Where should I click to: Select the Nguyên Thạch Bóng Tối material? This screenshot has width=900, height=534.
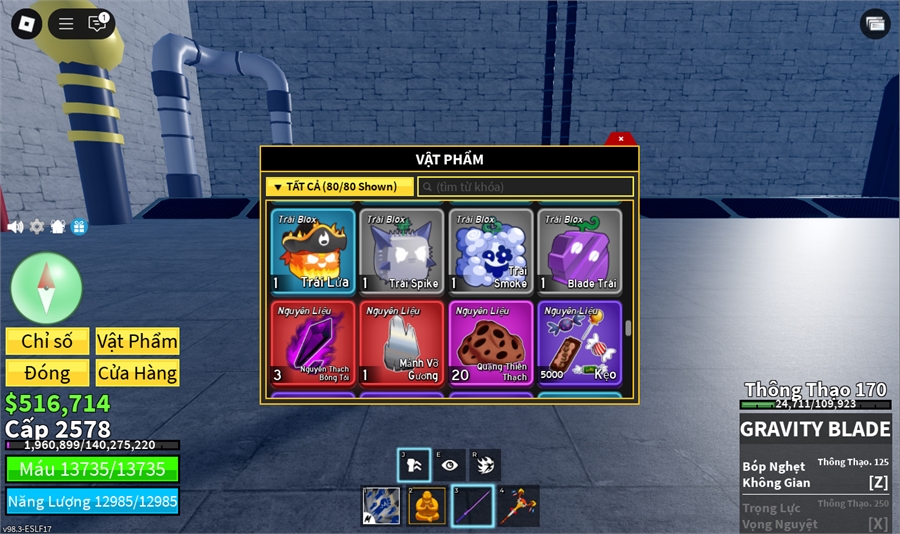313,344
